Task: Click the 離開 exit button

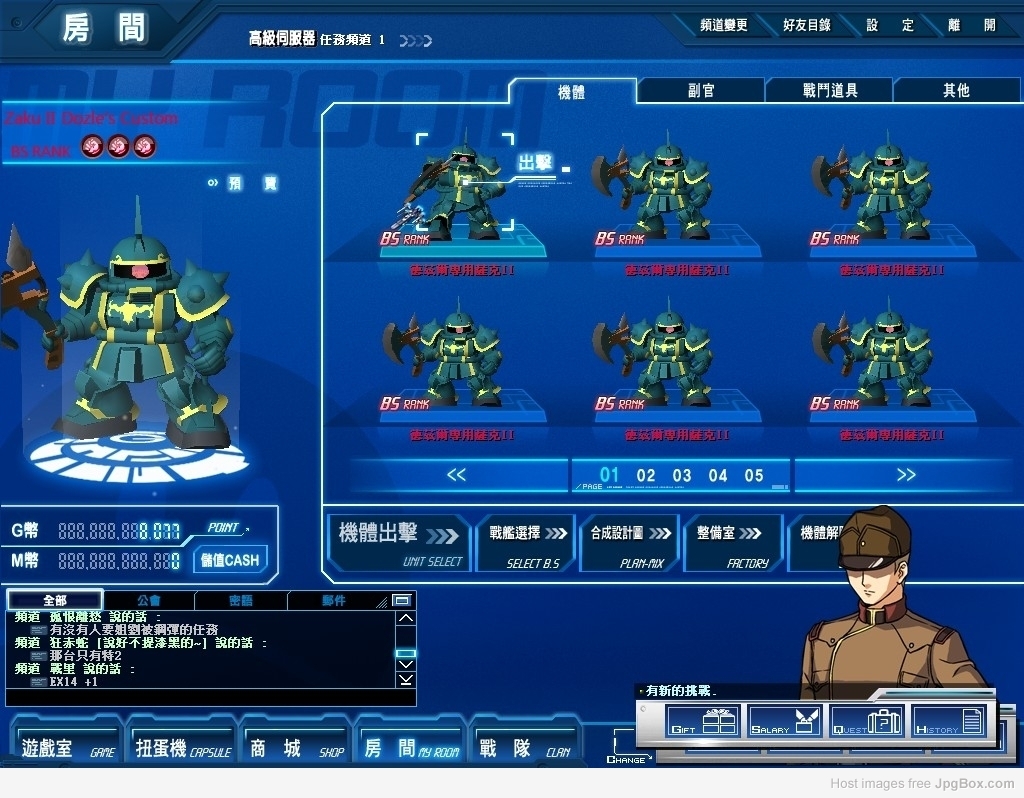Action: click(x=975, y=26)
